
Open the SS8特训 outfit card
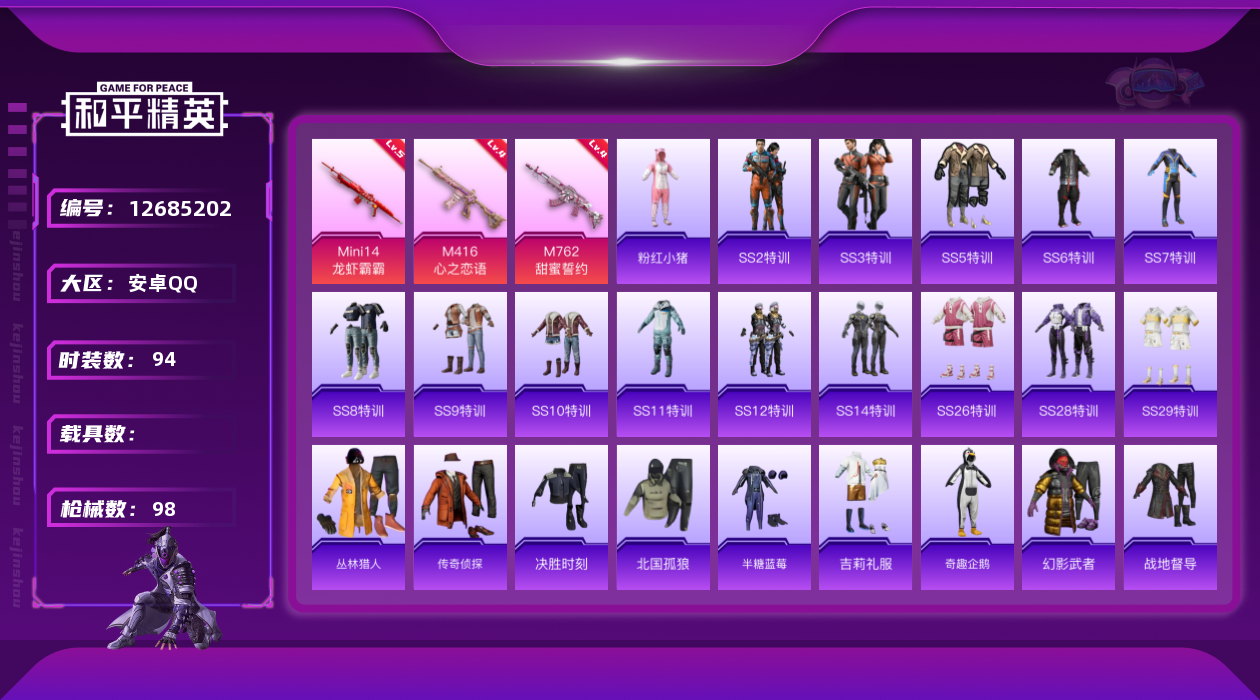358,364
